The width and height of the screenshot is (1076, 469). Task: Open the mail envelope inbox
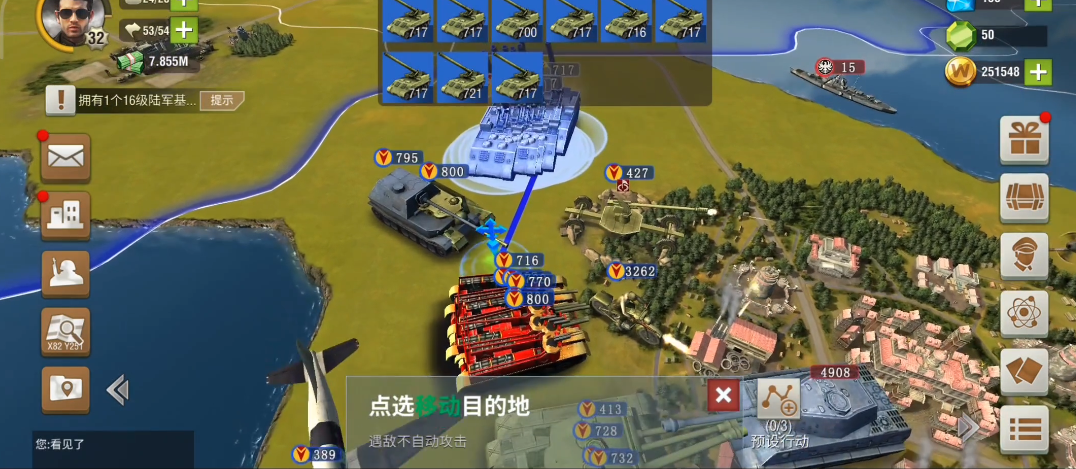(66, 157)
